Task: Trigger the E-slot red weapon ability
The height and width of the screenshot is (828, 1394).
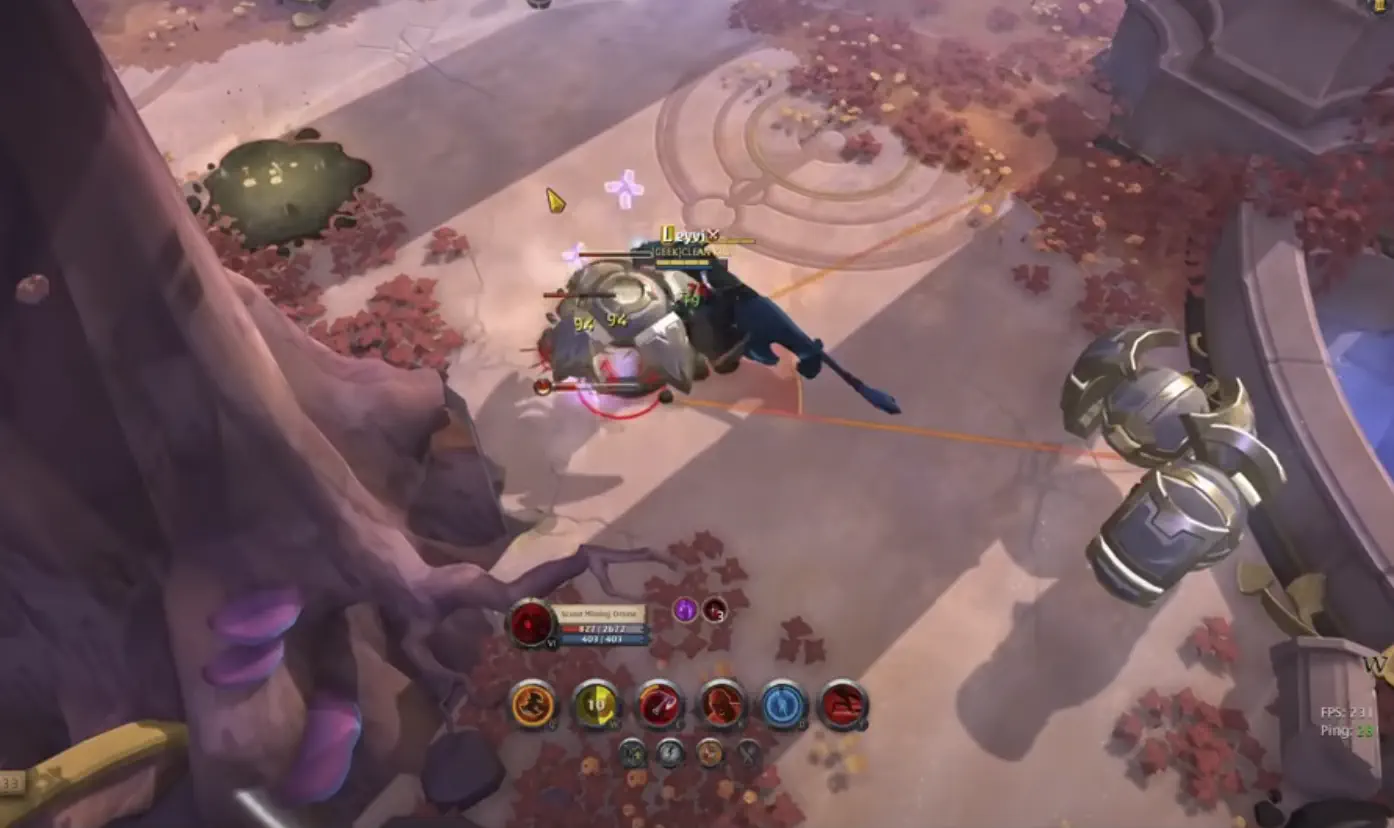Action: [659, 705]
